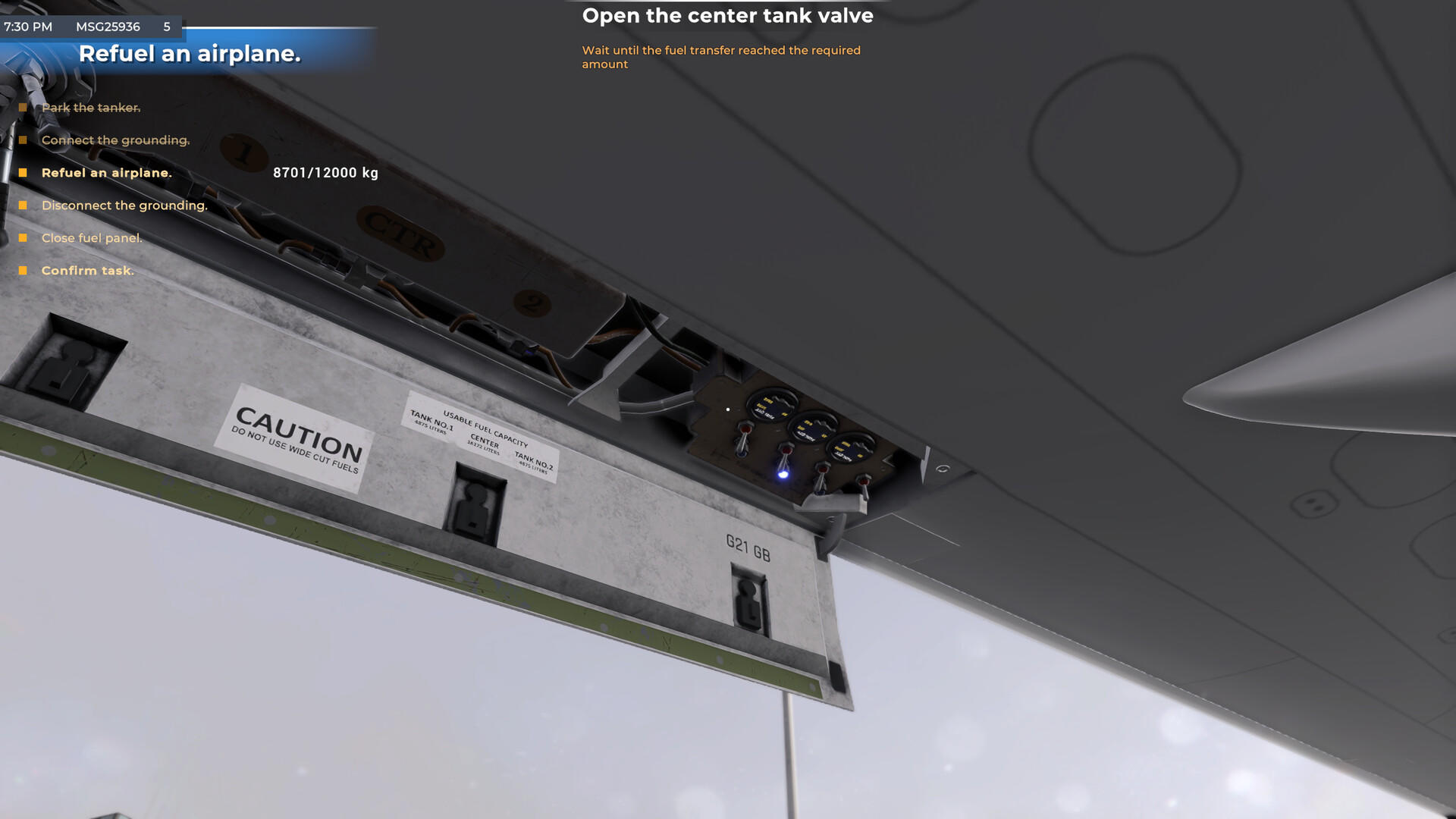Click the Confirm task option
The height and width of the screenshot is (819, 1456).
click(x=88, y=271)
